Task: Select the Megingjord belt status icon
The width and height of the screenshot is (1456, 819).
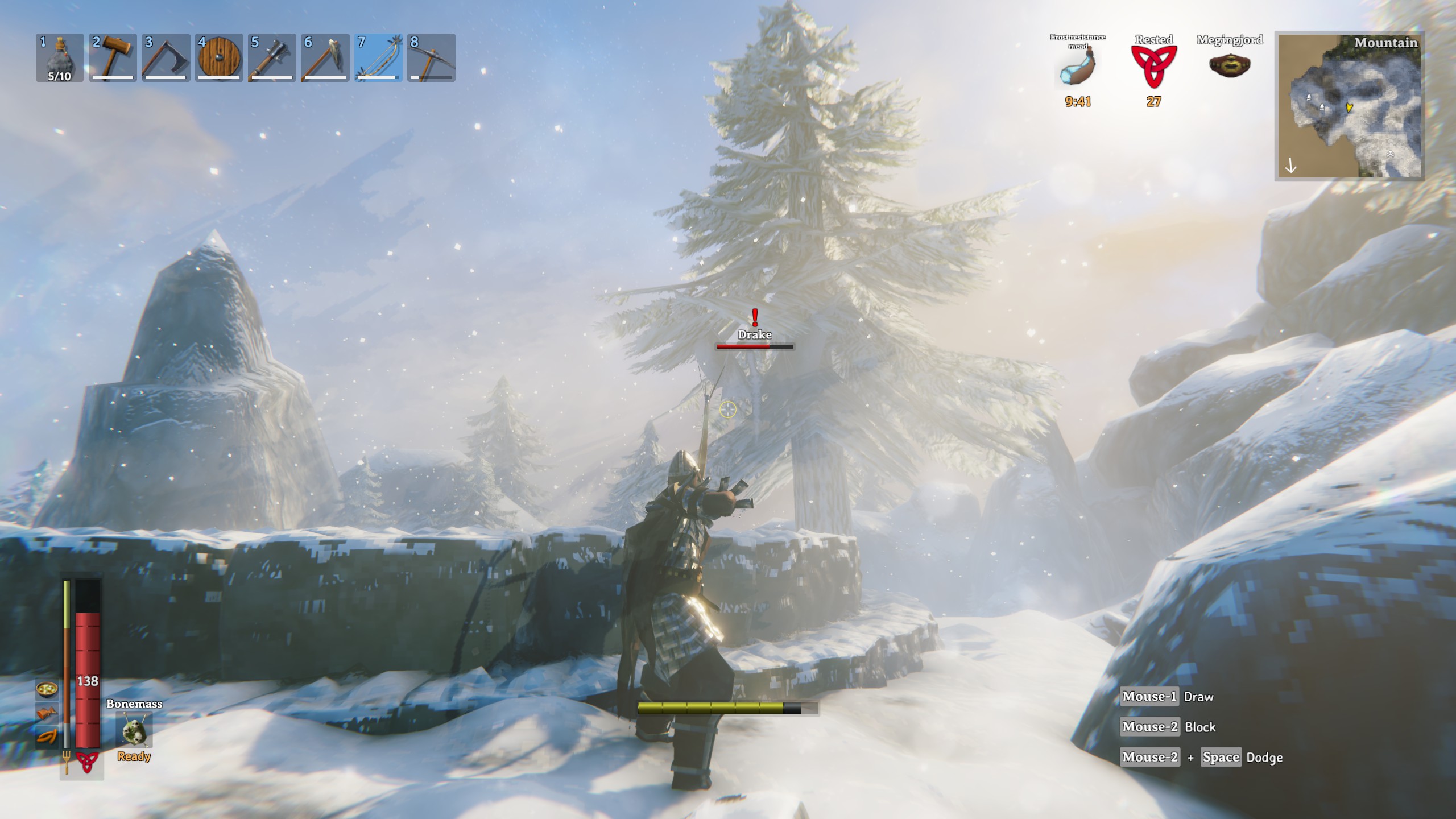Action: tap(1230, 66)
